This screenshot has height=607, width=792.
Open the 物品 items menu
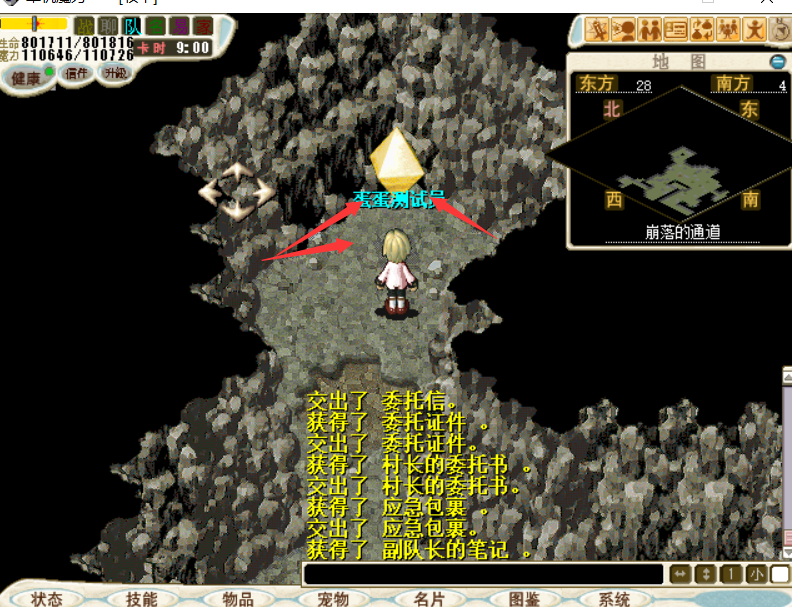(237, 598)
